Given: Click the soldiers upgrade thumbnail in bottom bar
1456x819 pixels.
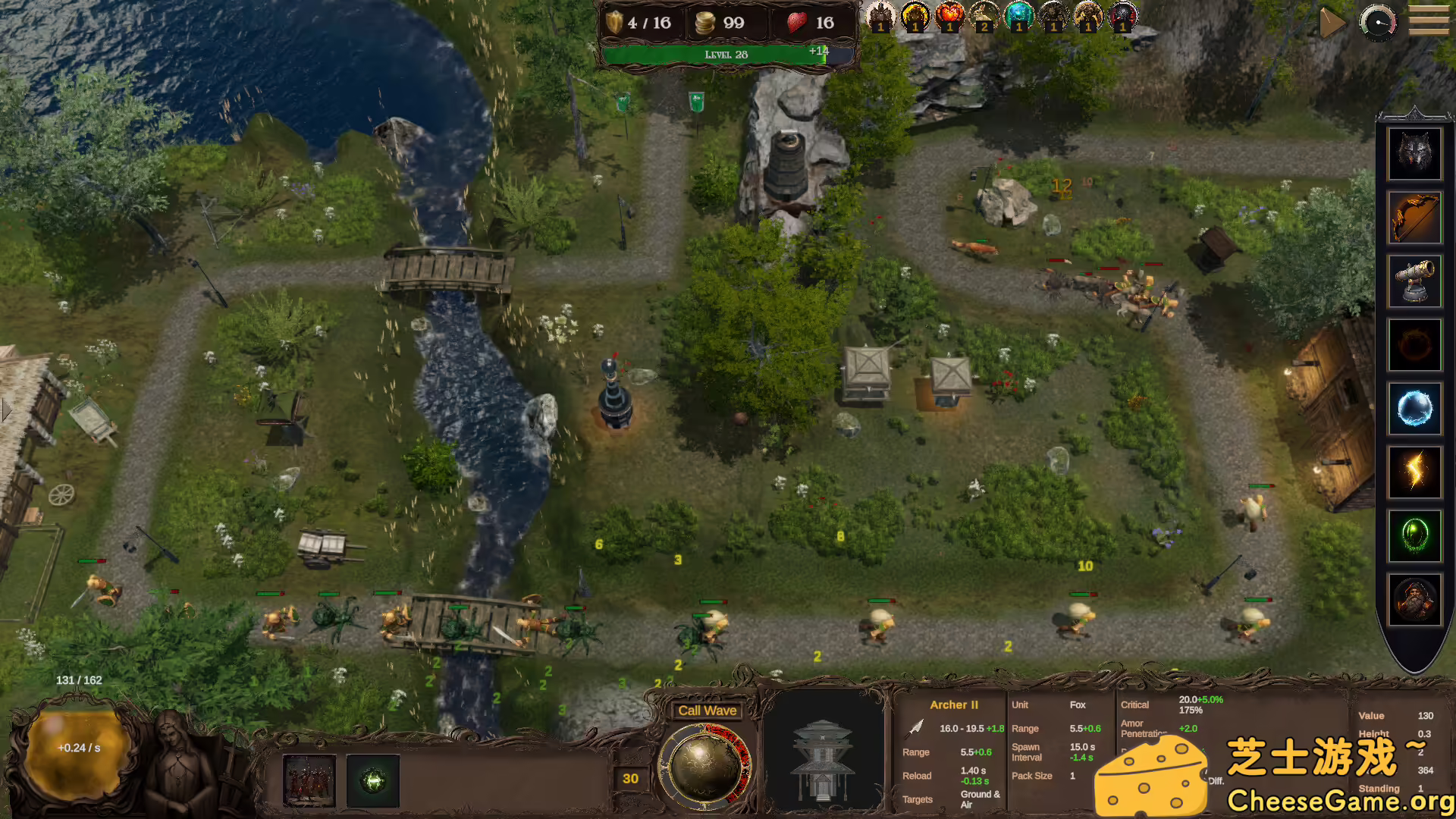Looking at the screenshot, I should pos(309,782).
